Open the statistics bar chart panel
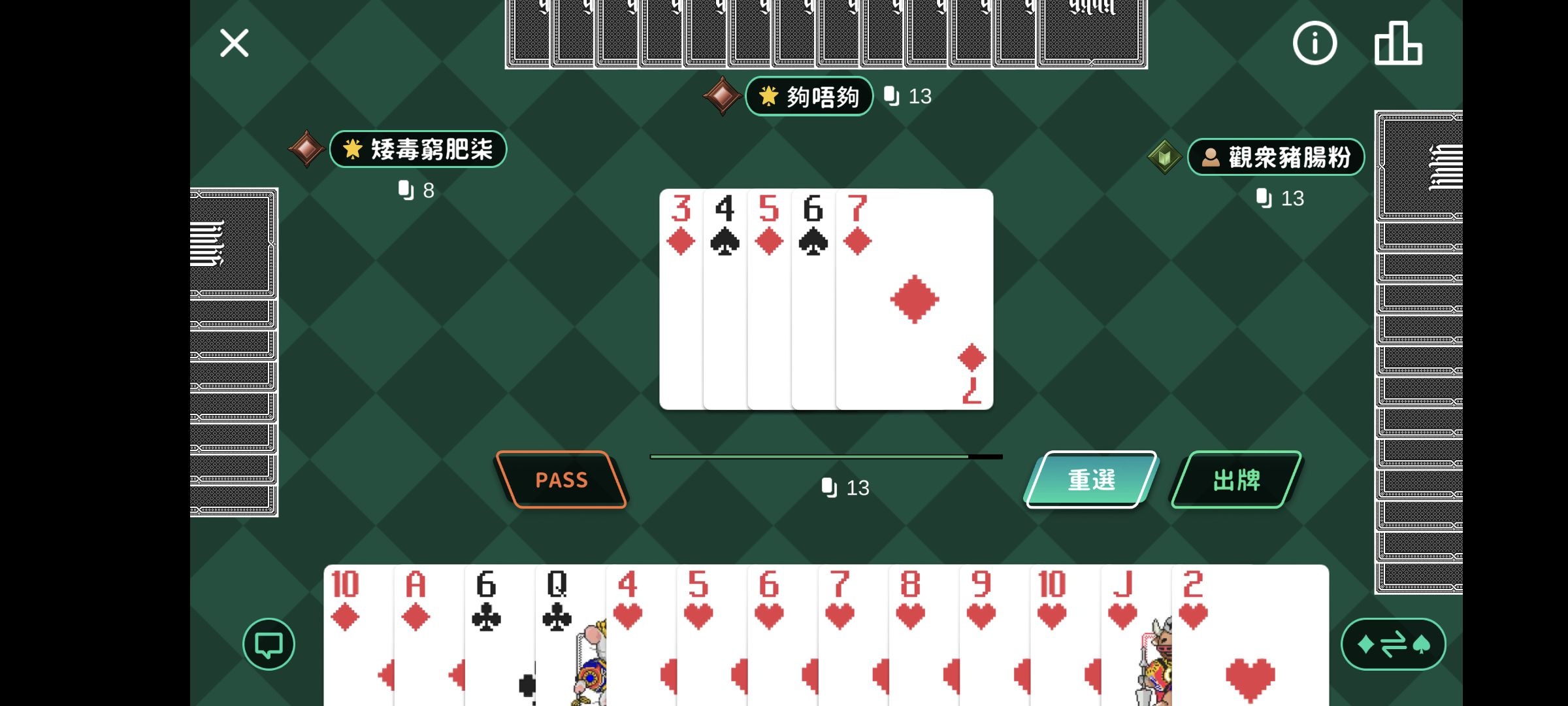 1399,42
